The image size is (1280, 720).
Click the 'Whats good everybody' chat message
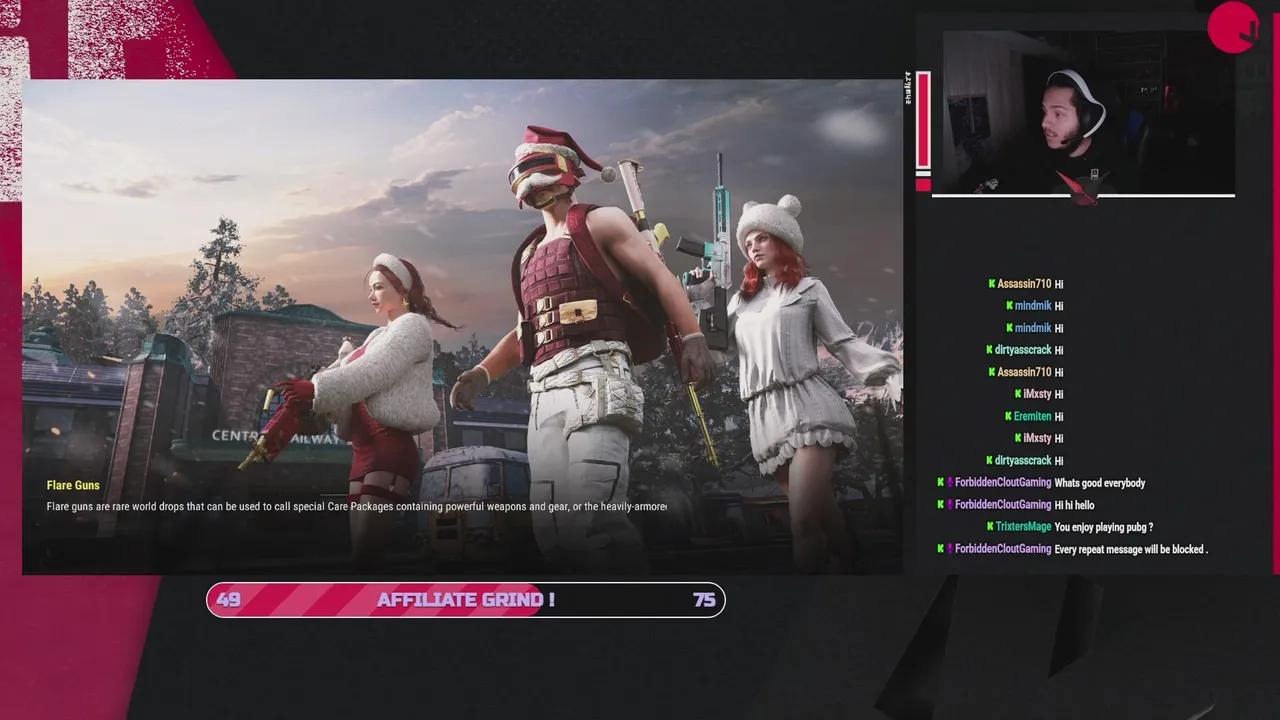(1099, 483)
